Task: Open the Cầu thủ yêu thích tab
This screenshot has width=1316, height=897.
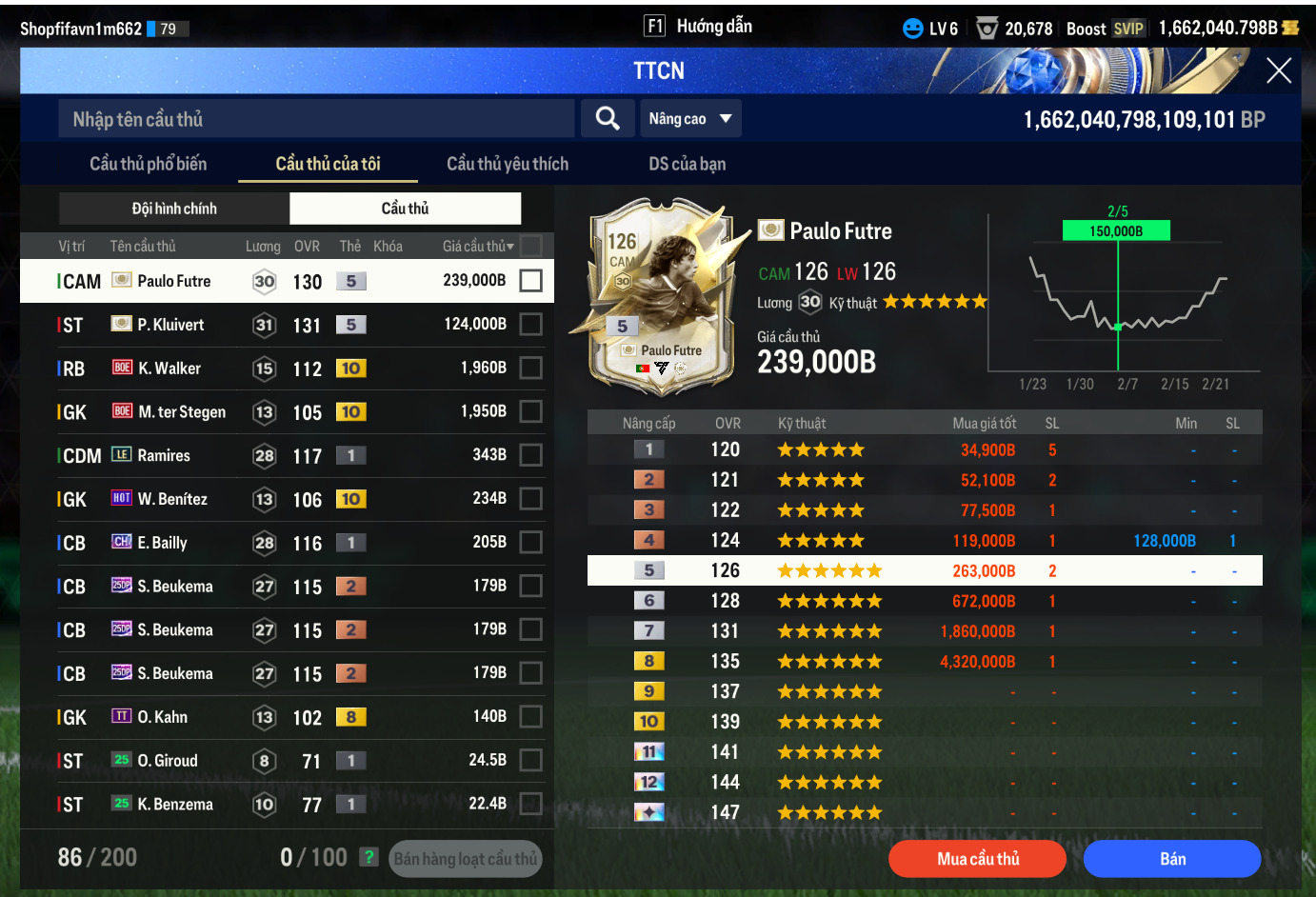Action: [508, 164]
